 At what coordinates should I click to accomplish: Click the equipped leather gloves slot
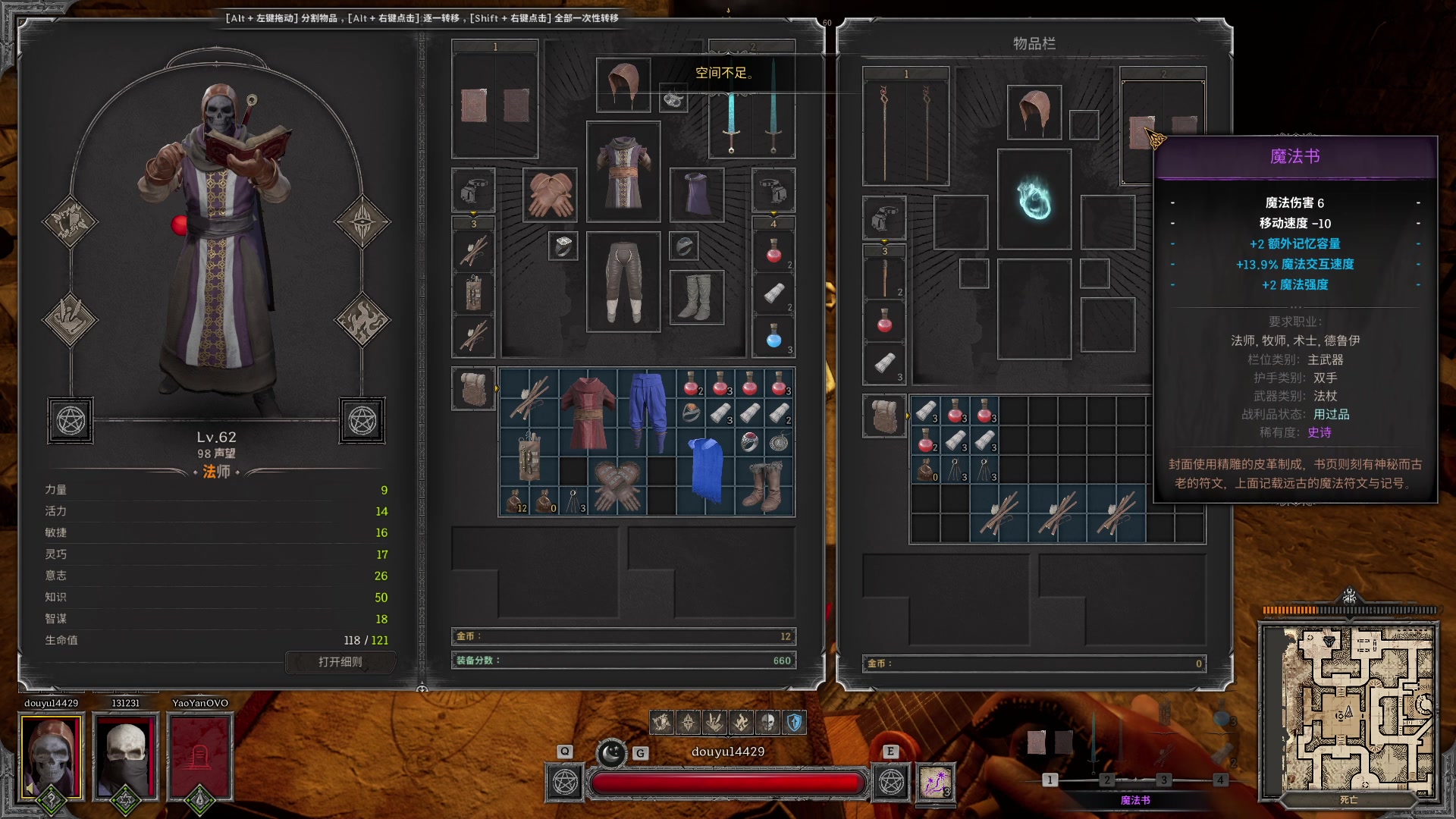click(x=551, y=195)
